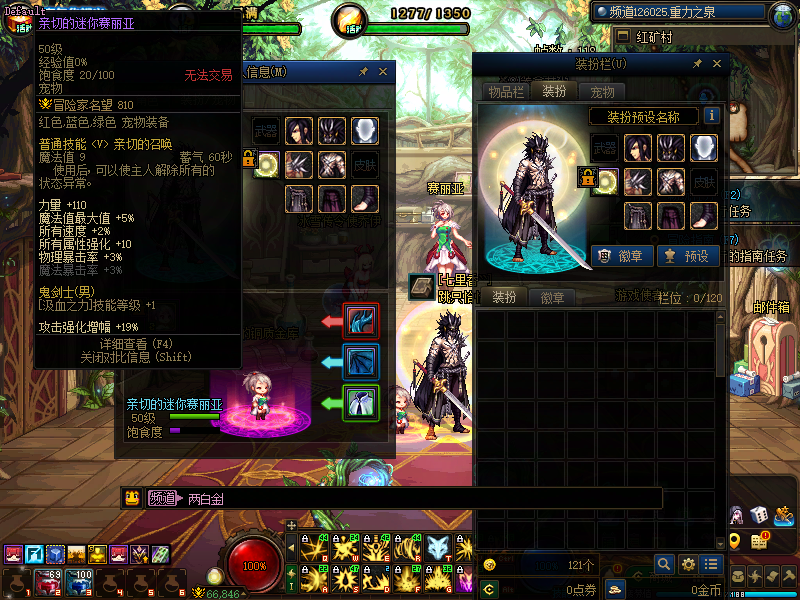Switch to the 物品栏 tab
The height and width of the screenshot is (600, 800).
507,91
